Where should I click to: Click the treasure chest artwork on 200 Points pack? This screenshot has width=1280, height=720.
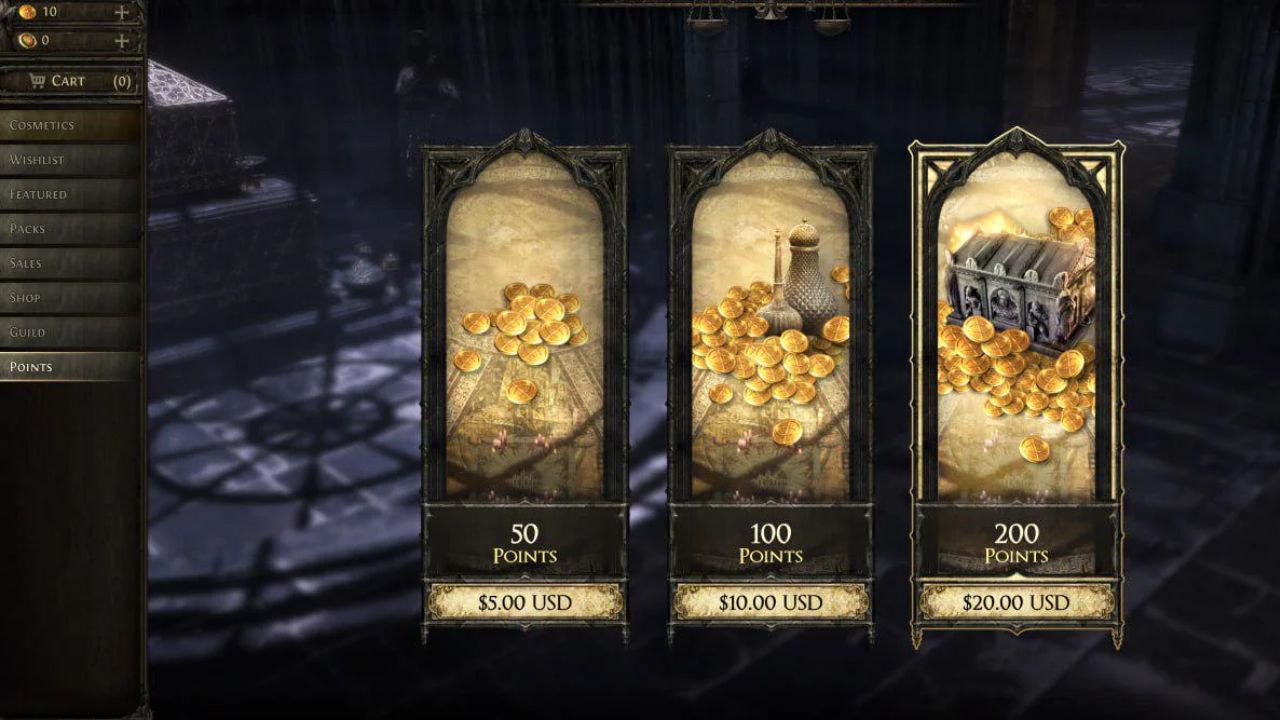1010,290
